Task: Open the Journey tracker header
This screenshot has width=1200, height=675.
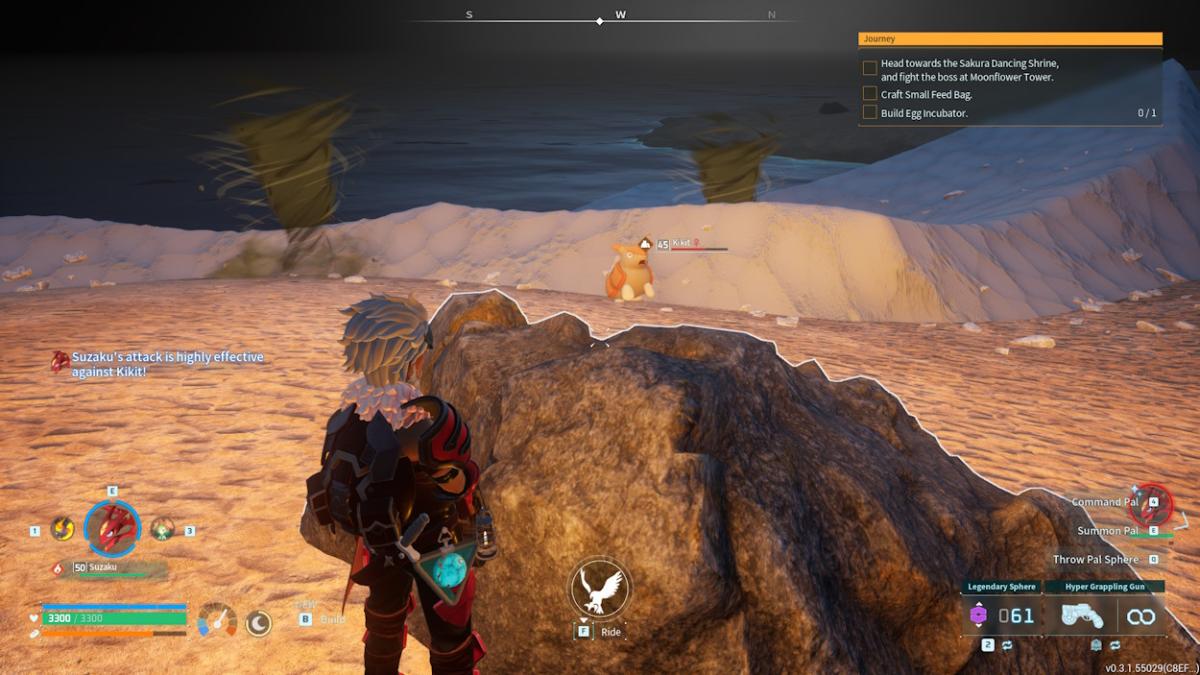Action: coord(1010,39)
